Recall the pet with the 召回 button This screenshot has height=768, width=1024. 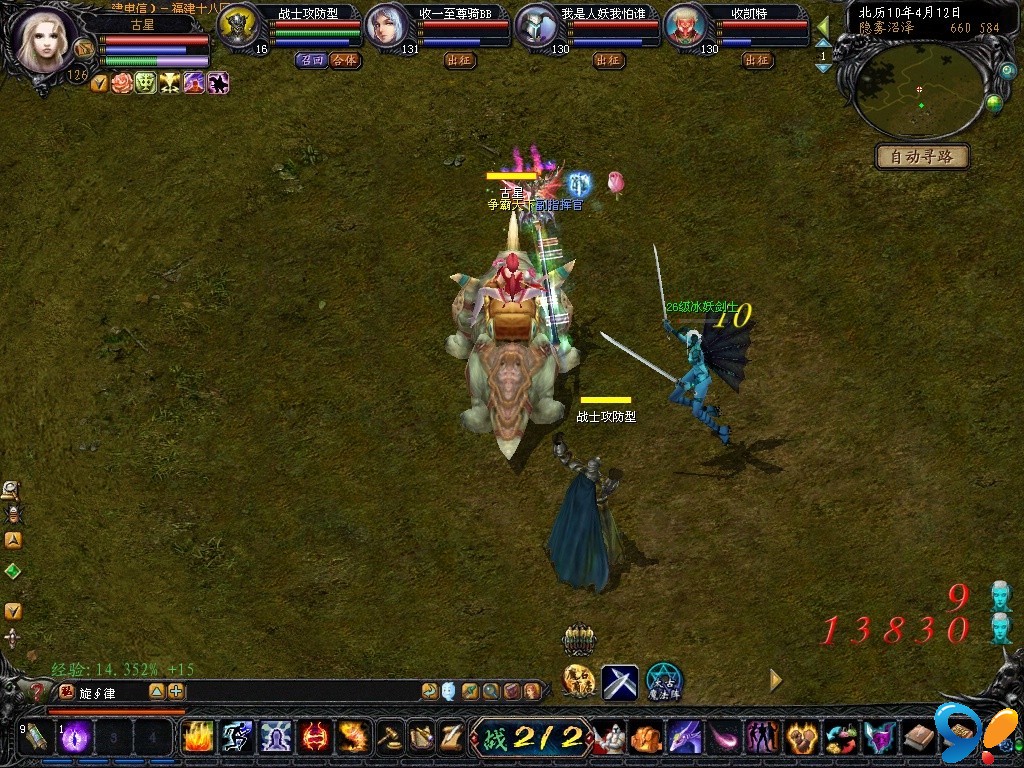point(311,60)
